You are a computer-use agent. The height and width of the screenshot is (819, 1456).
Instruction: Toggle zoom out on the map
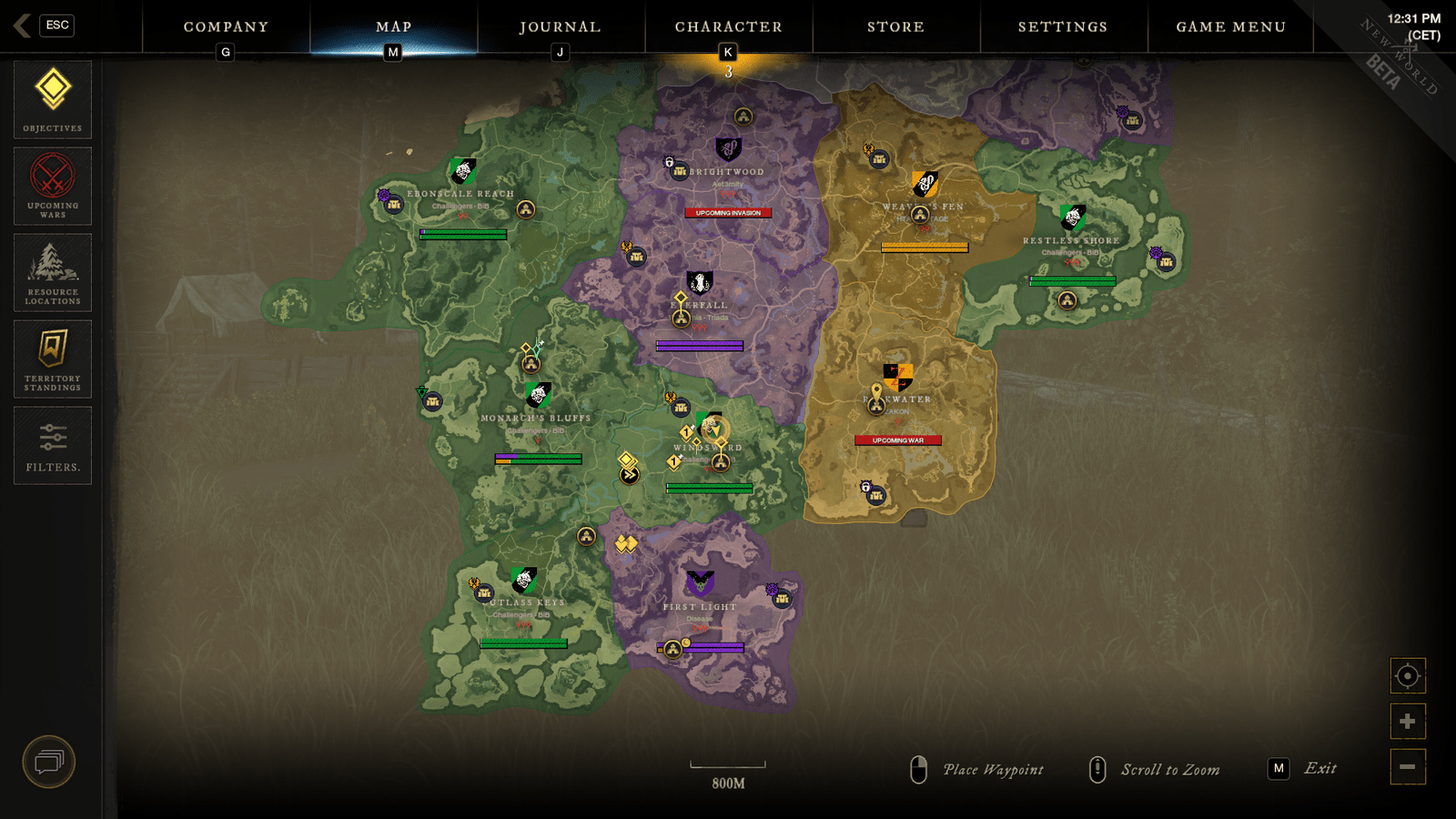tap(1406, 766)
